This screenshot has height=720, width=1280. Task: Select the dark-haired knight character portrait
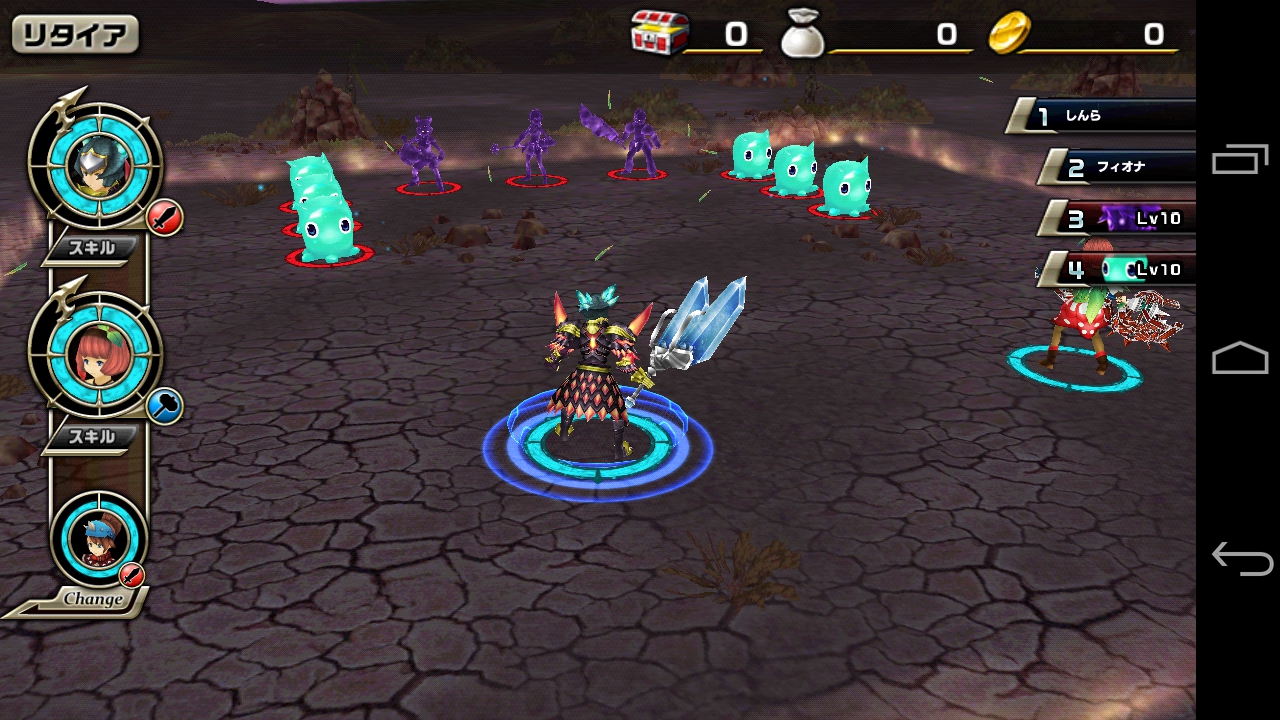pos(95,166)
